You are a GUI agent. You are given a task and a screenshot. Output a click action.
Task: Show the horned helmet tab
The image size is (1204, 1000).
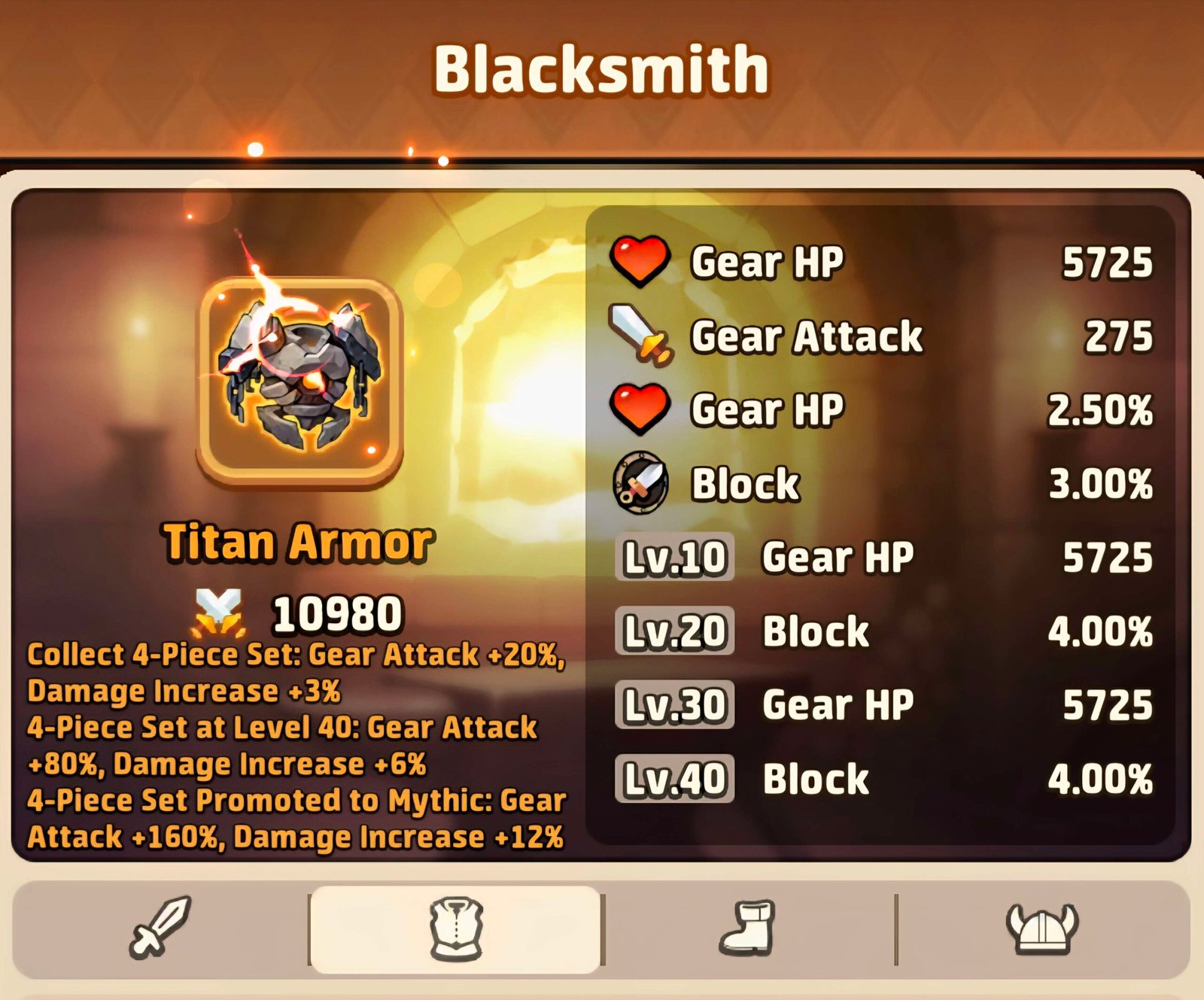[x=1041, y=929]
